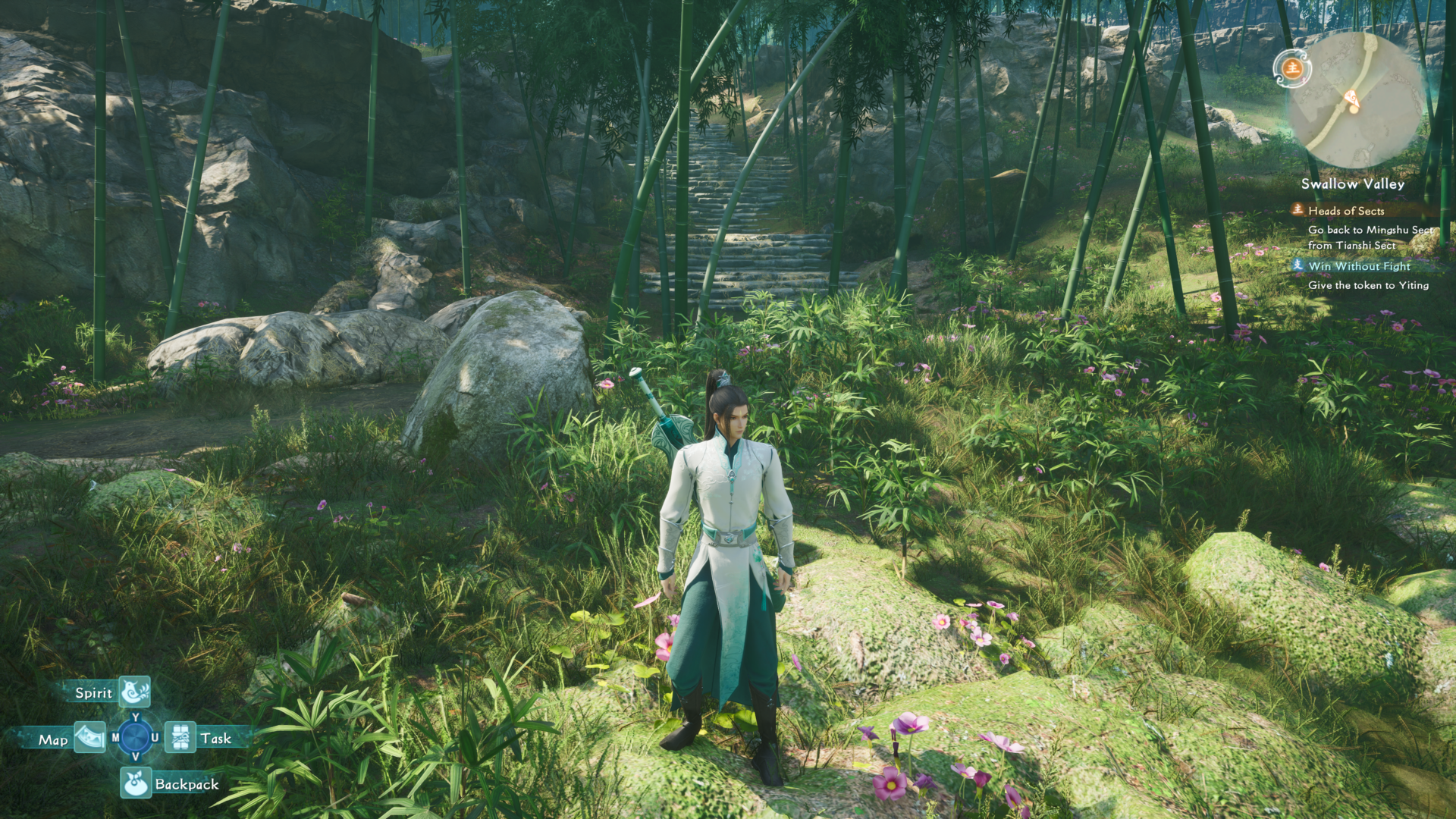Select the Heads of Sects main quest
The width and height of the screenshot is (1456, 819).
point(1345,211)
